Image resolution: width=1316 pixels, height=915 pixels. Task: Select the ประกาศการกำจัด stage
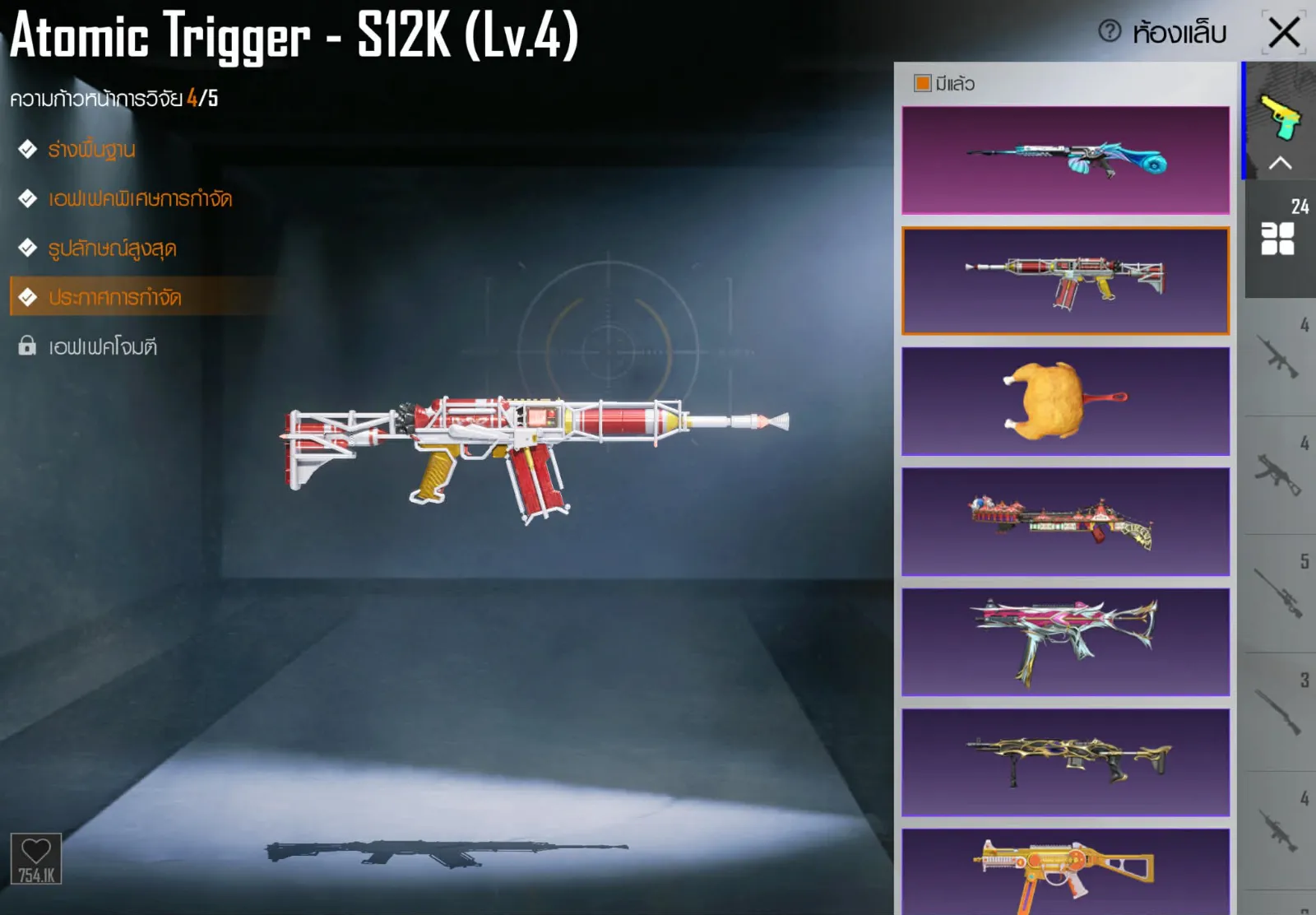pyautogui.click(x=114, y=297)
